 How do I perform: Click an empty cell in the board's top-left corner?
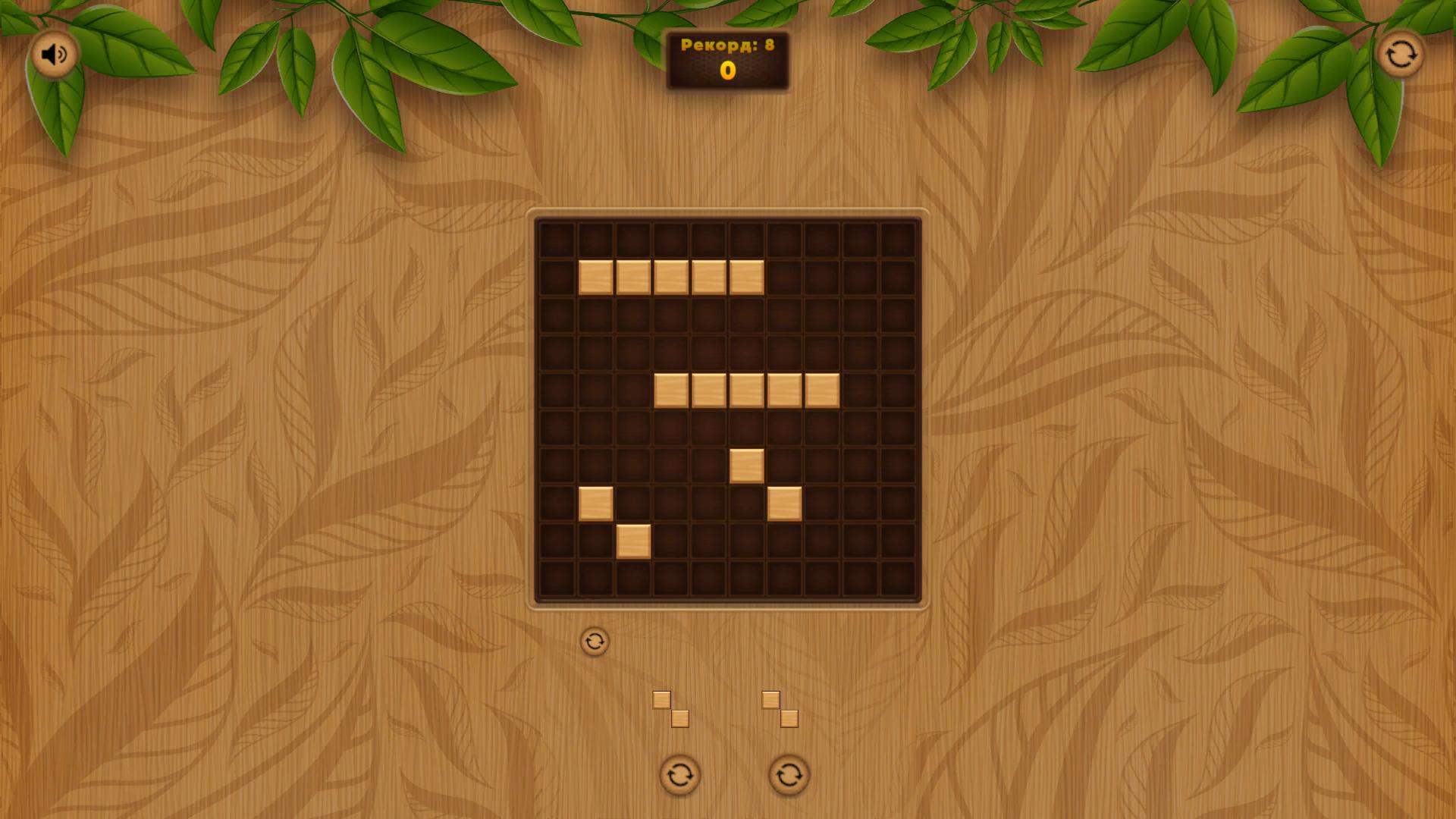click(556, 239)
